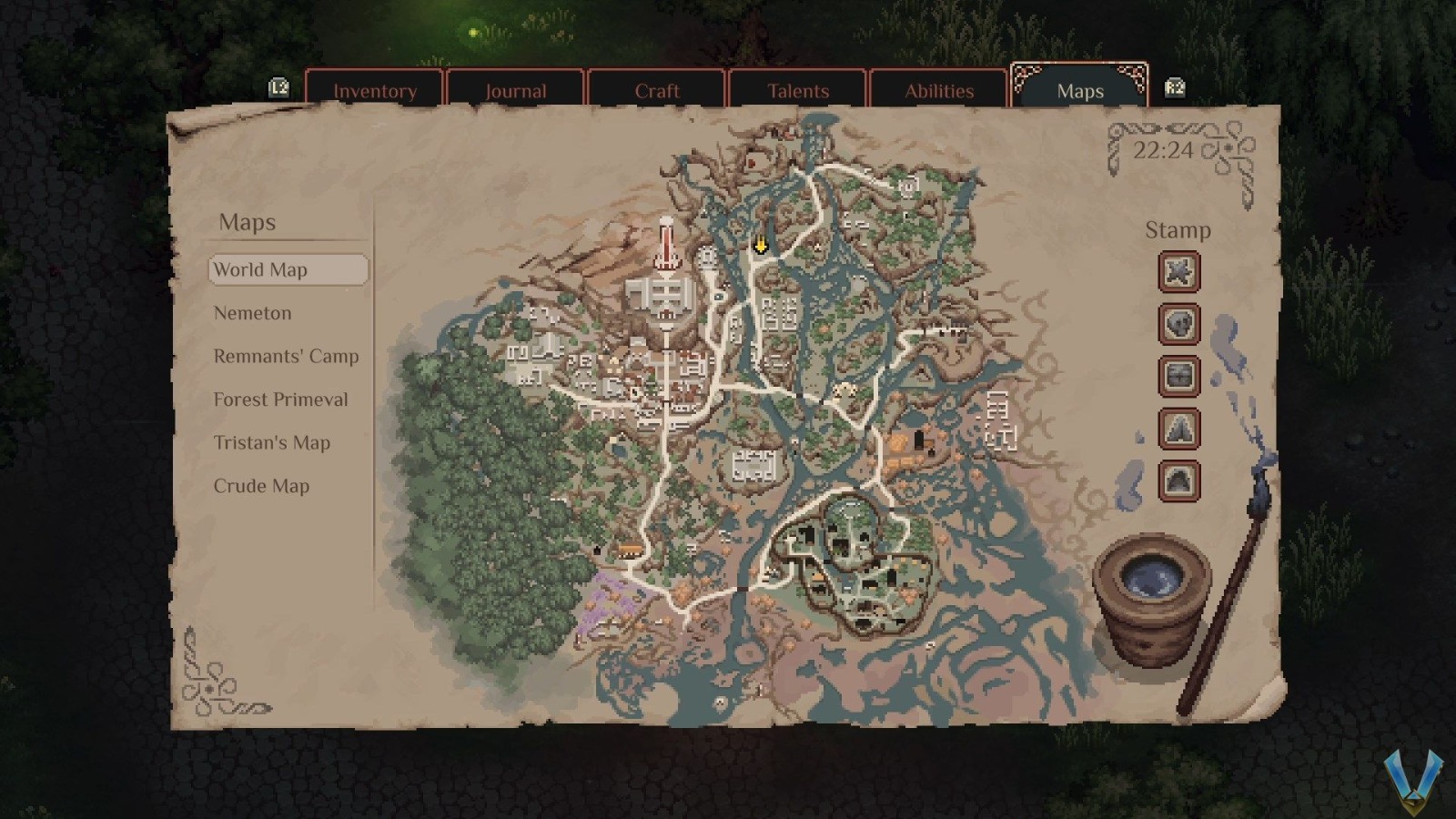Open the Talents screen
The width and height of the screenshot is (1456, 819).
click(x=797, y=91)
